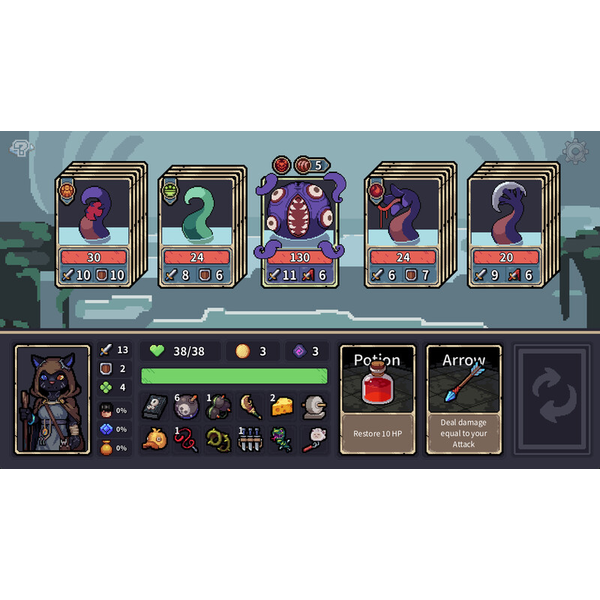Select the red whip item
The image size is (600, 600).
187,439
